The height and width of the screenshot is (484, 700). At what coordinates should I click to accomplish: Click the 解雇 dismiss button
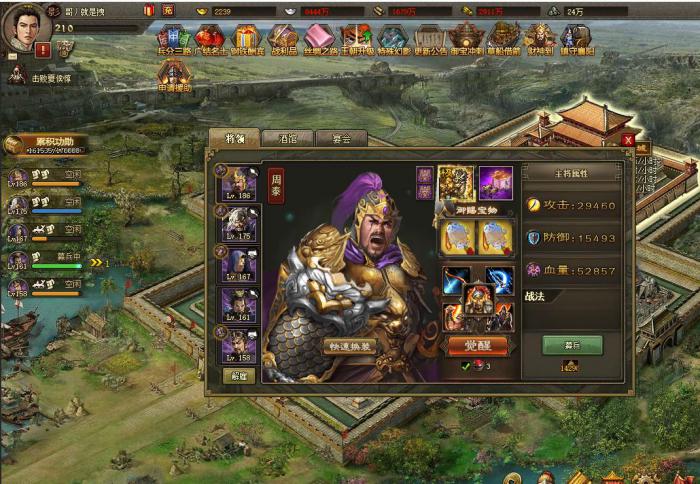pyautogui.click(x=239, y=376)
